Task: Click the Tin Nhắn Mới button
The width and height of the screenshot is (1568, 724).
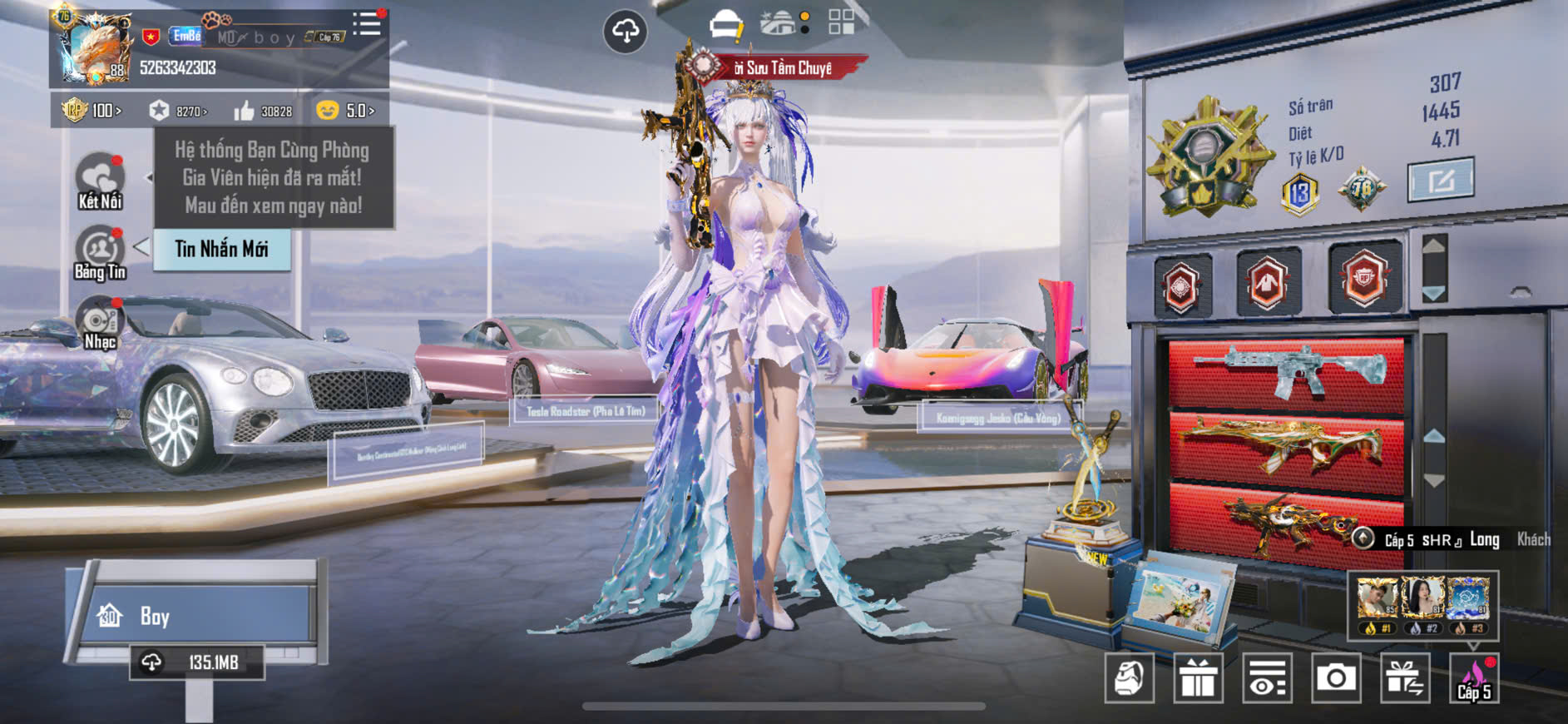Action: click(x=221, y=249)
